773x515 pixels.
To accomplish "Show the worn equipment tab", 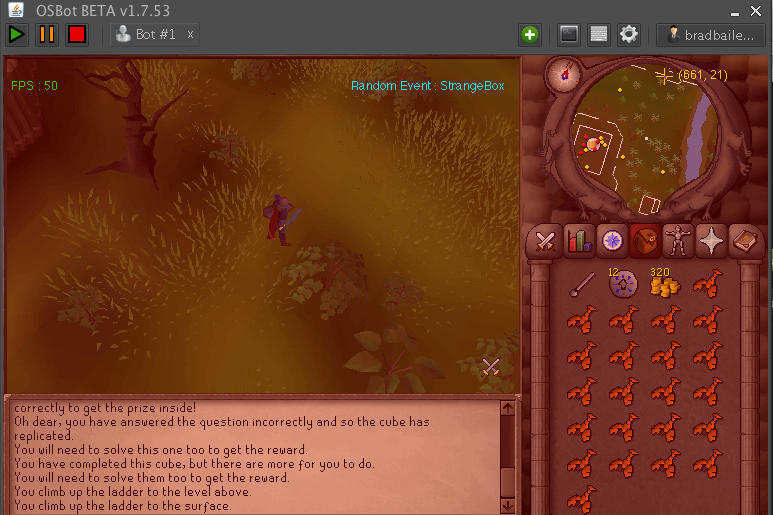I will pos(679,241).
